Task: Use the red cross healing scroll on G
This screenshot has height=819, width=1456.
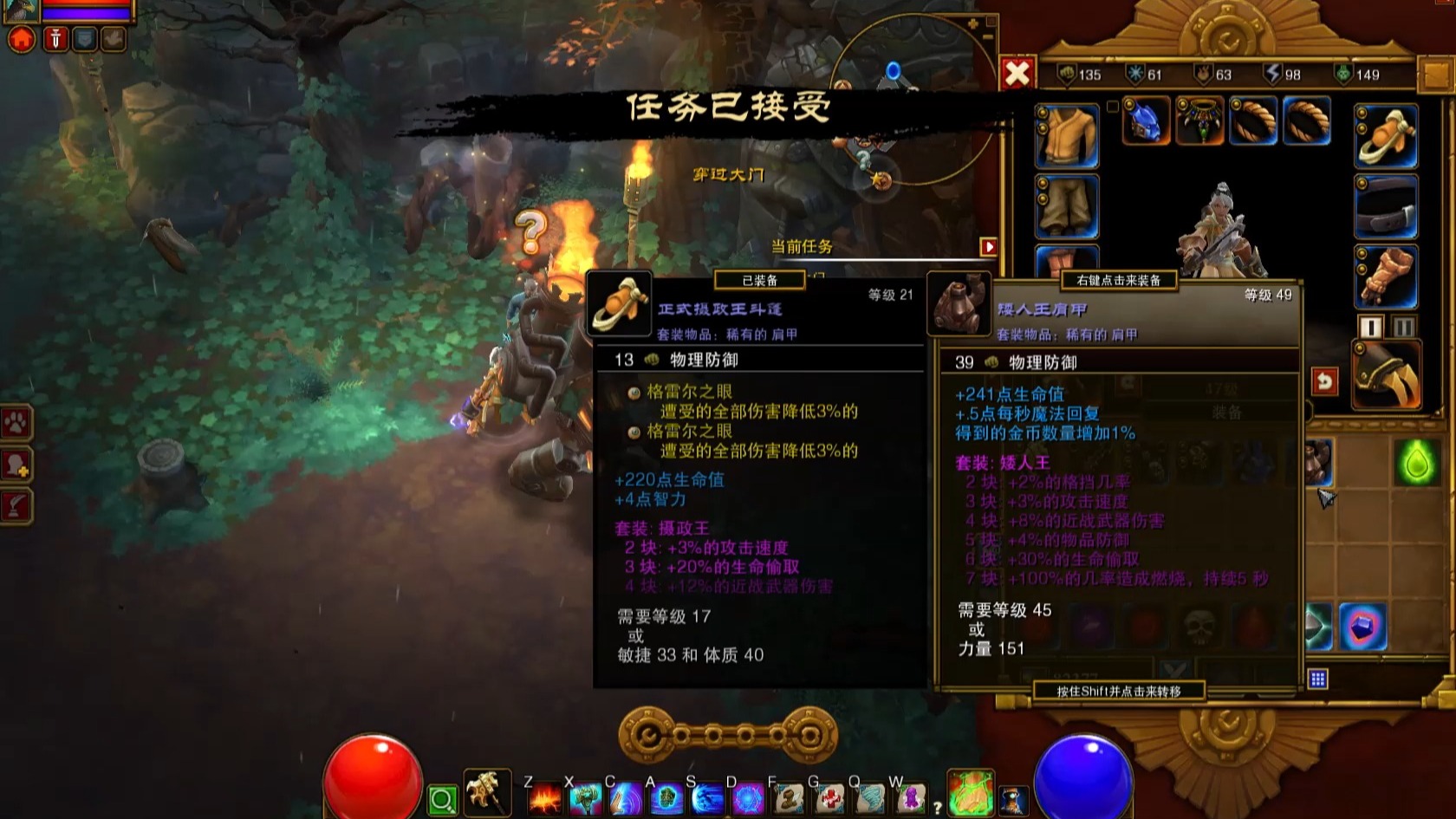Action: tap(829, 798)
